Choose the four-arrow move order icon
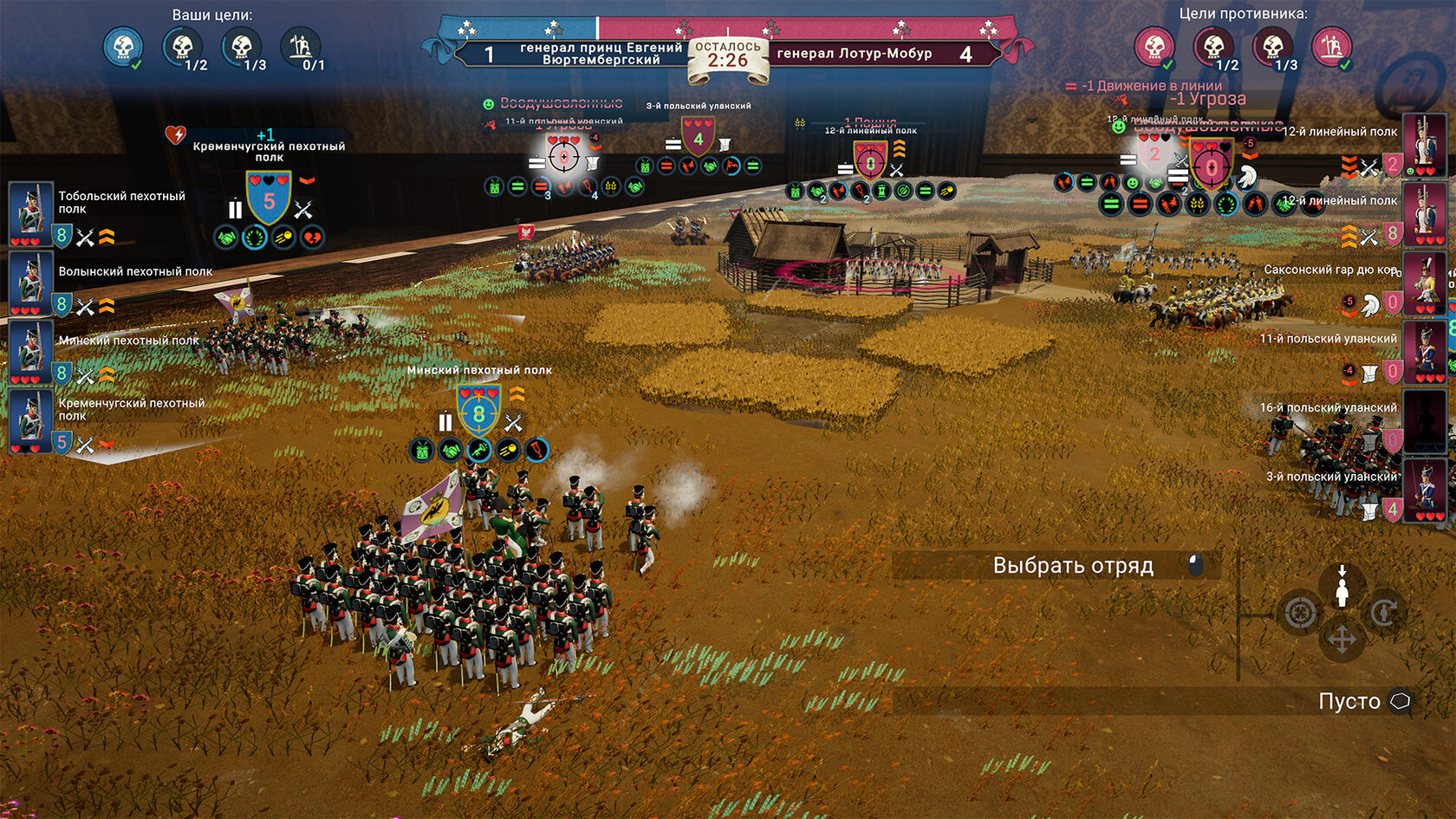The height and width of the screenshot is (819, 1456). 1342,640
